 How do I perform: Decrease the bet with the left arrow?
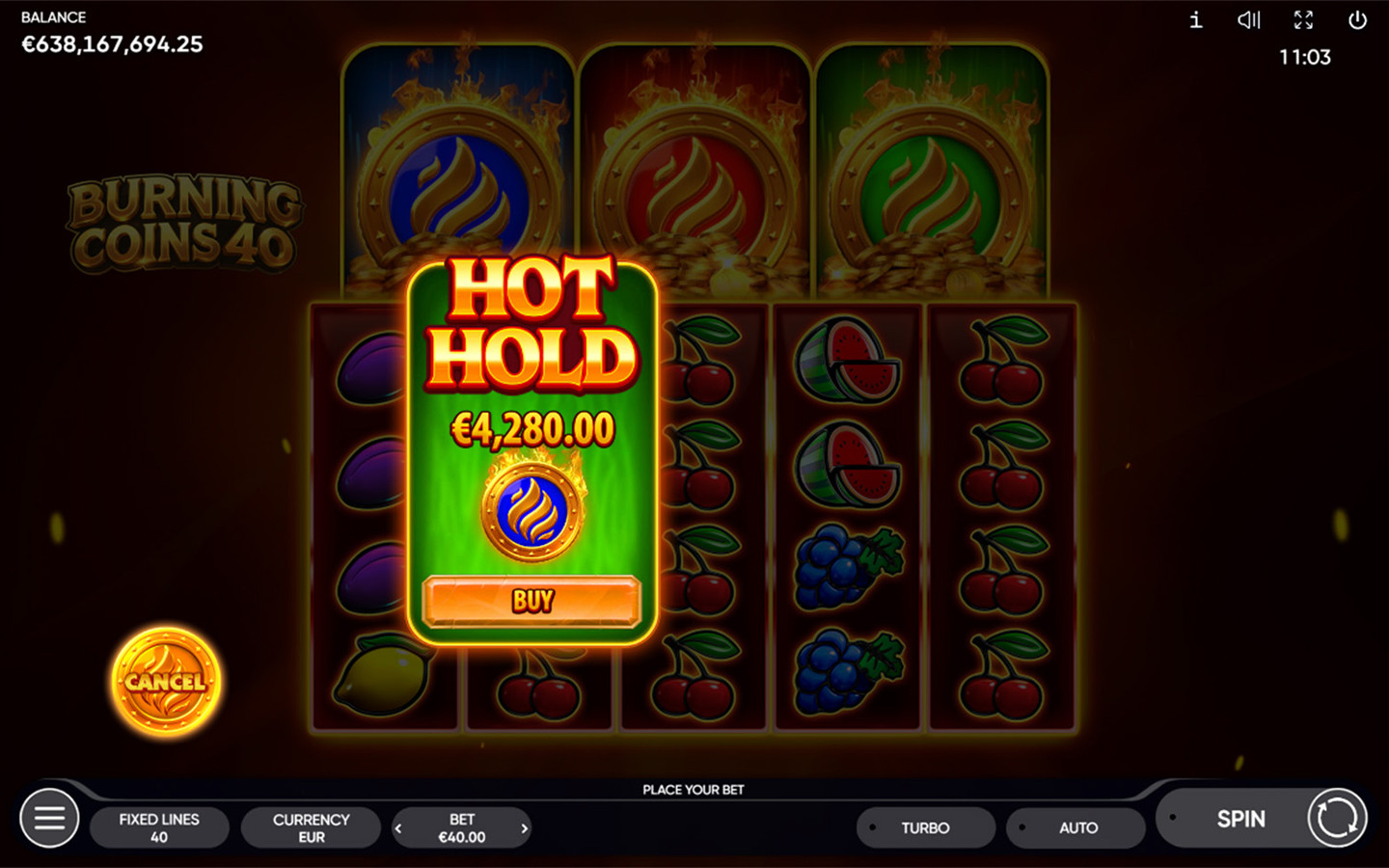(x=398, y=827)
